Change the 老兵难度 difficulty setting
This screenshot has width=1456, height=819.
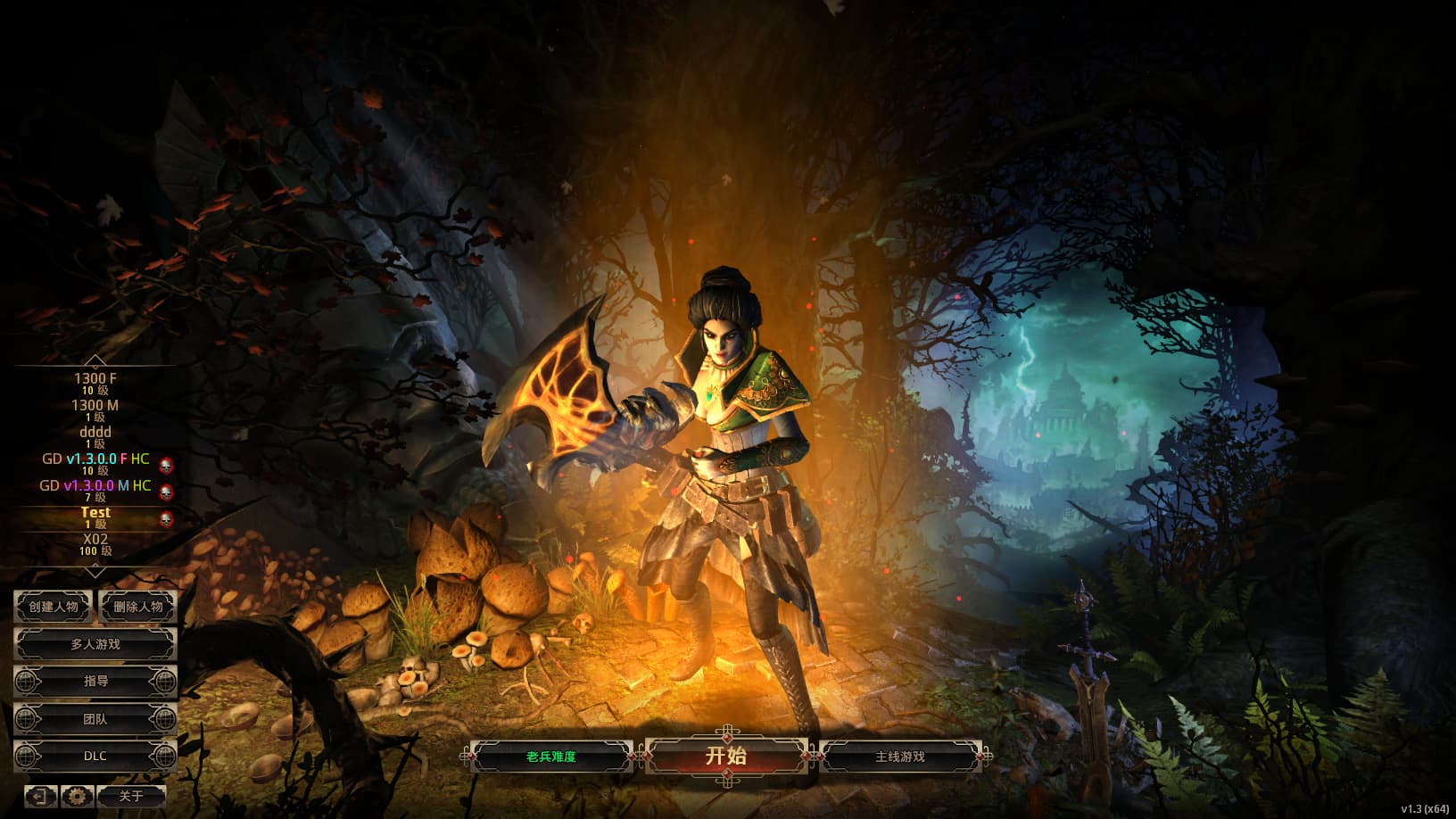550,757
